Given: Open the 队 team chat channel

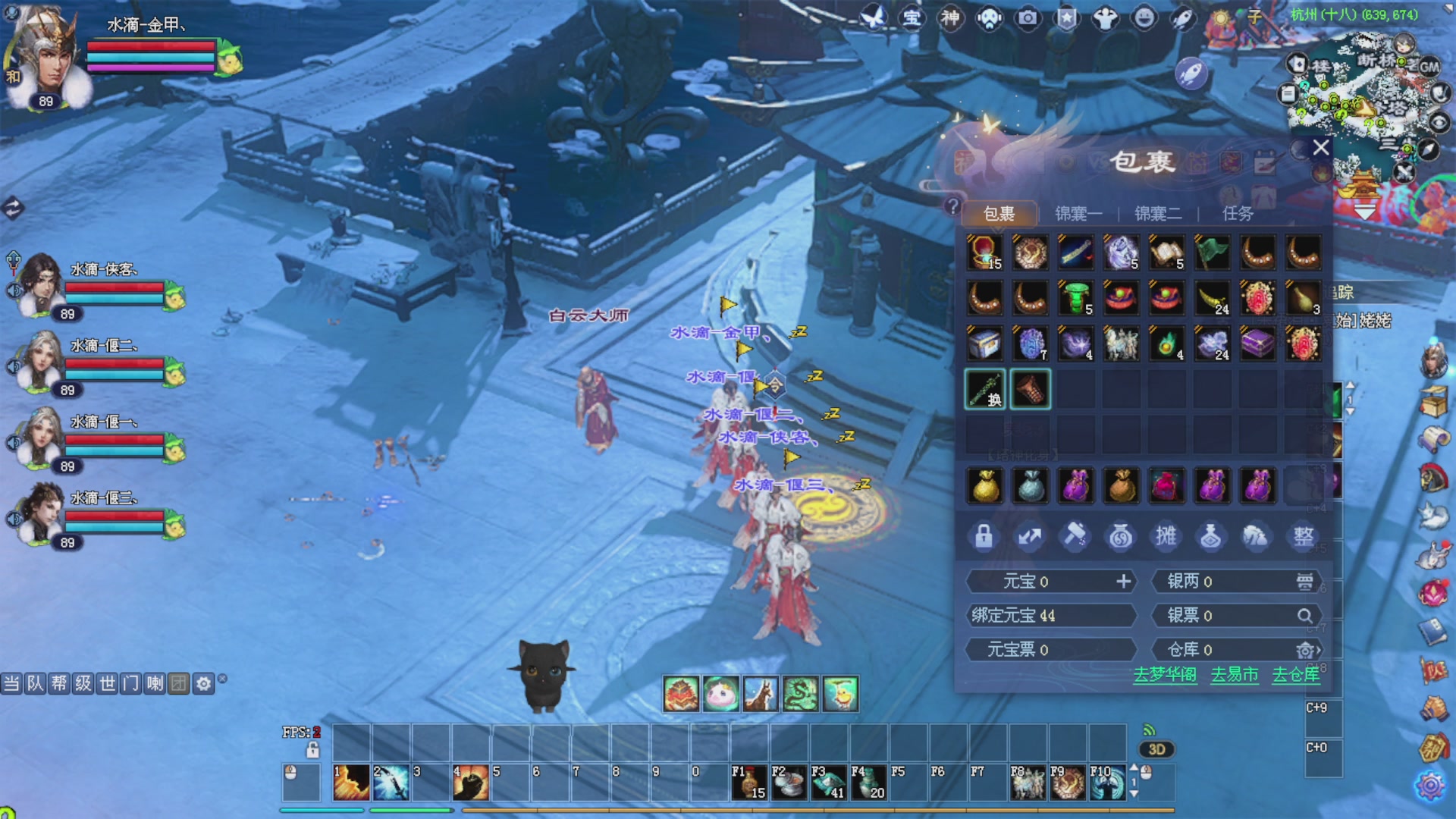Looking at the screenshot, I should pyautogui.click(x=36, y=684).
